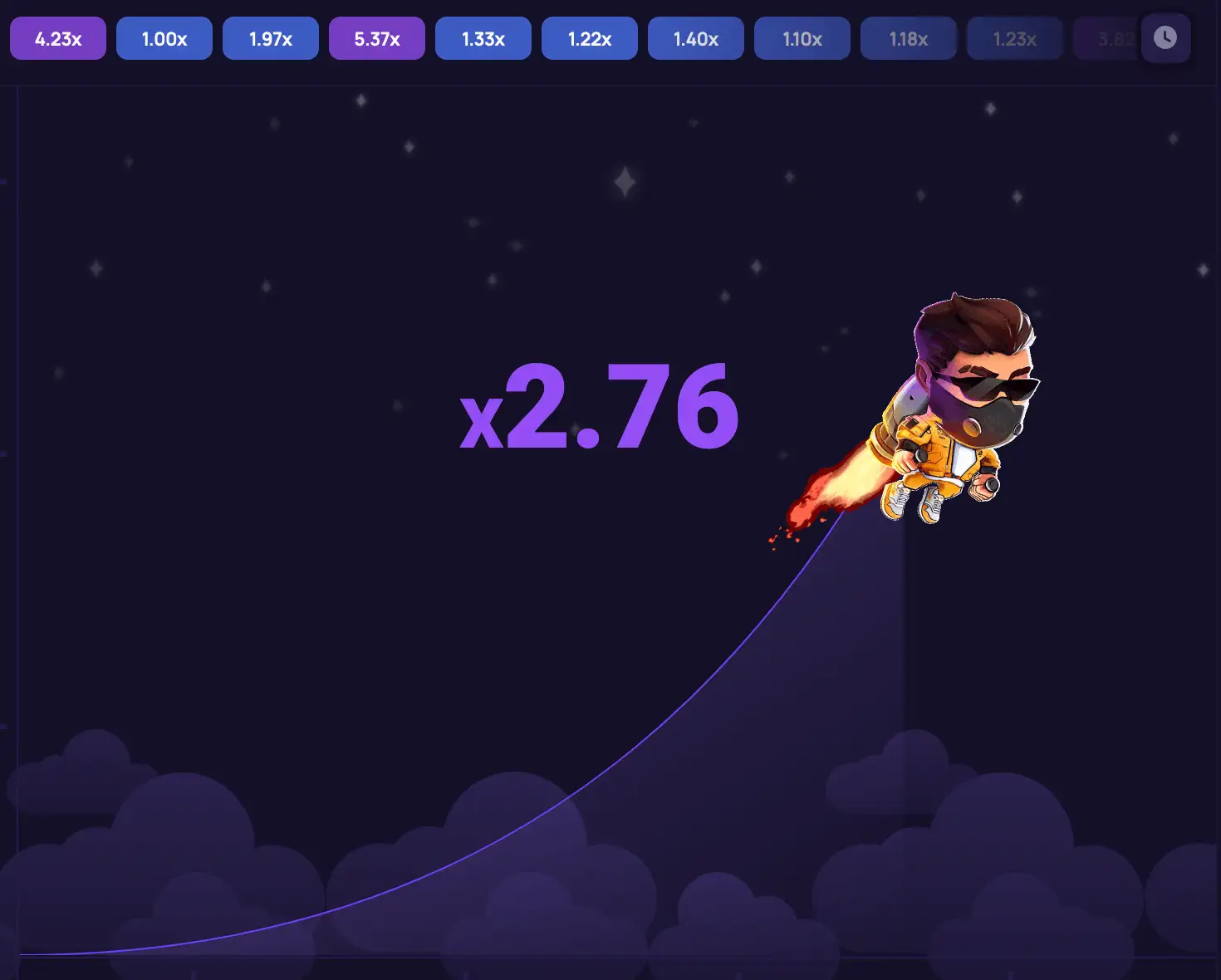Select the 1.22x multiplier badge

pyautogui.click(x=589, y=37)
